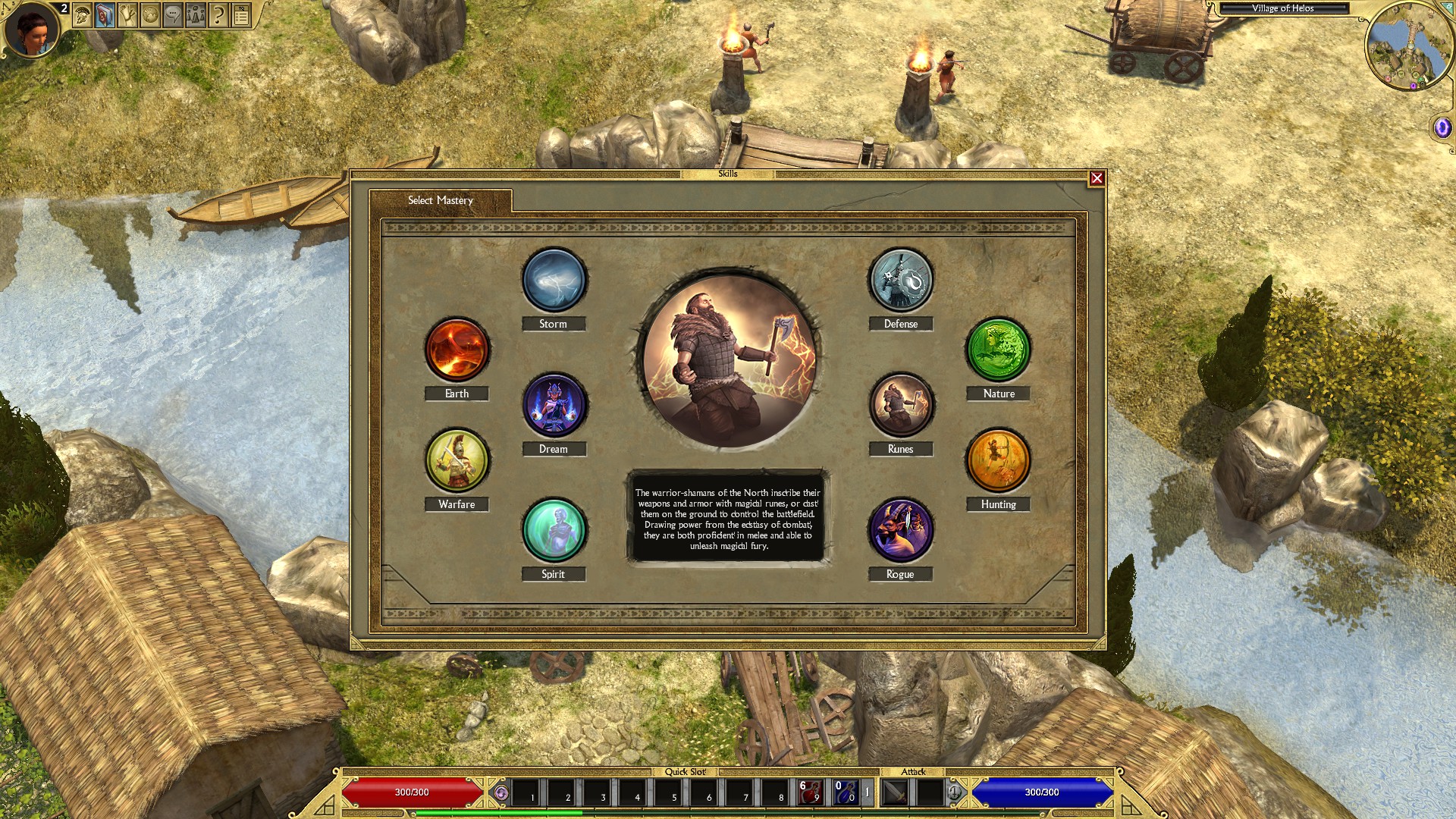Select the Earth mastery
Screen dimensions: 1456x819
(457, 350)
